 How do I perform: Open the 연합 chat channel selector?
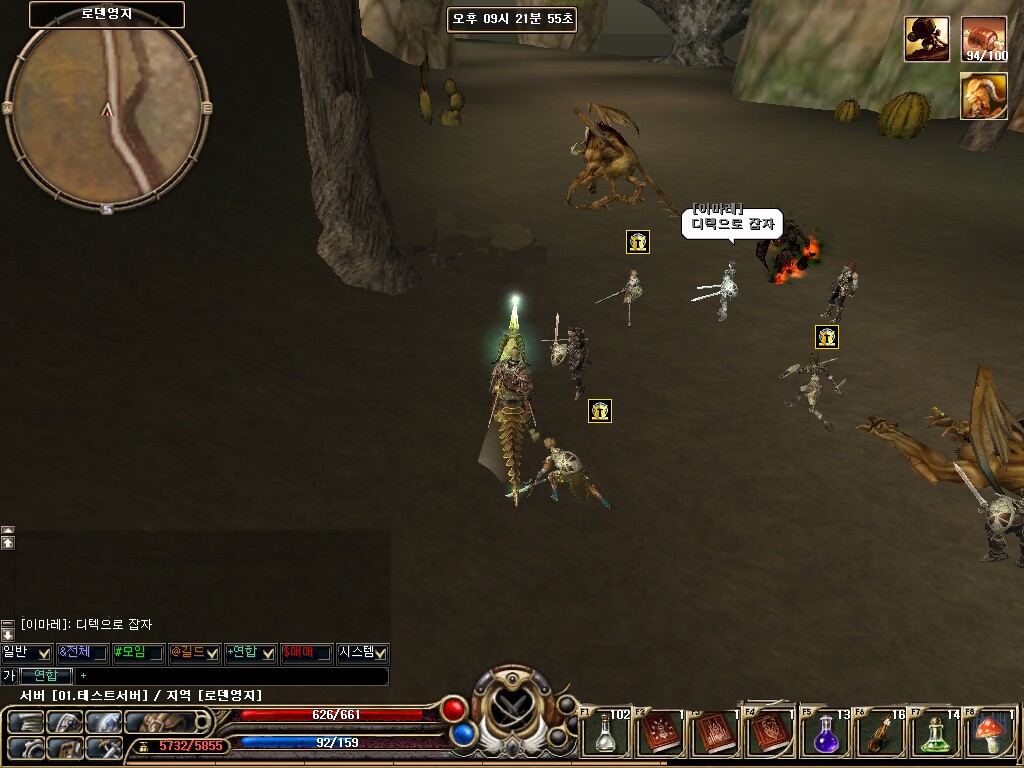coord(47,676)
